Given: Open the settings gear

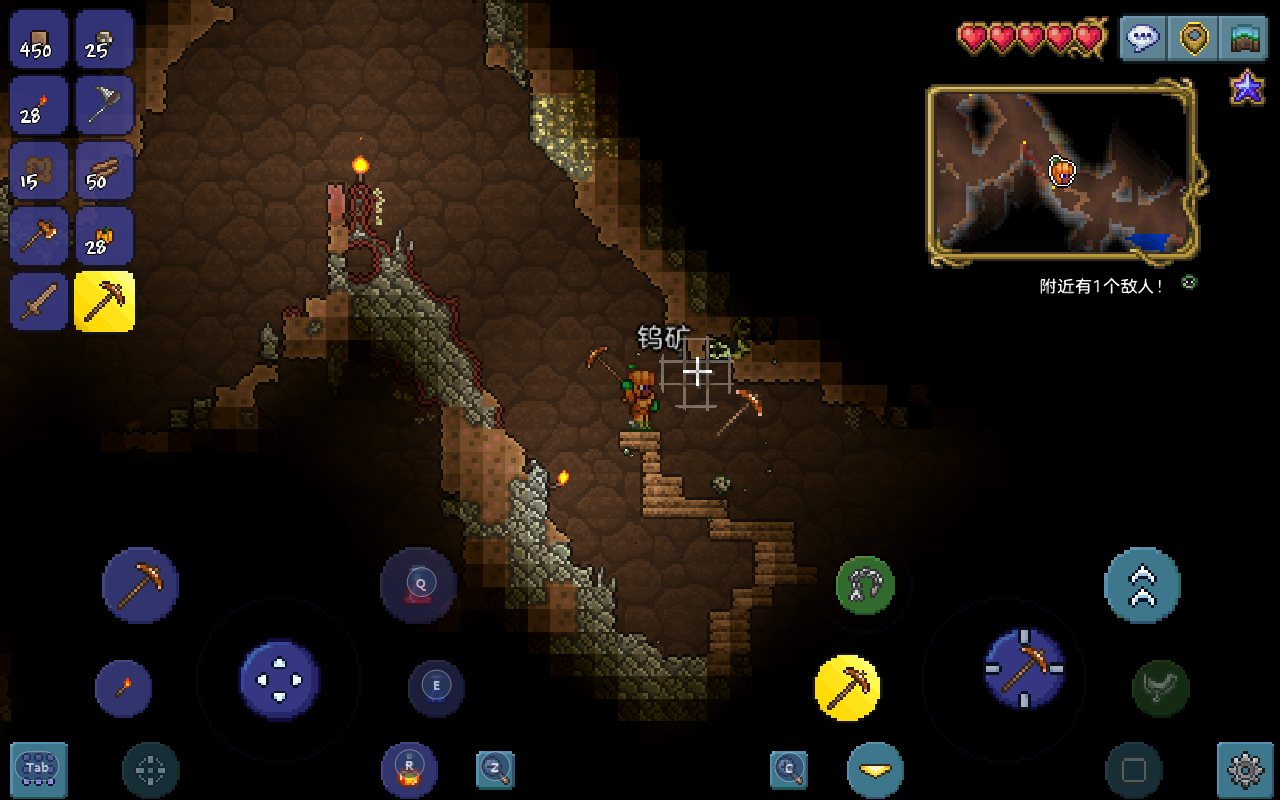Looking at the screenshot, I should (1245, 769).
